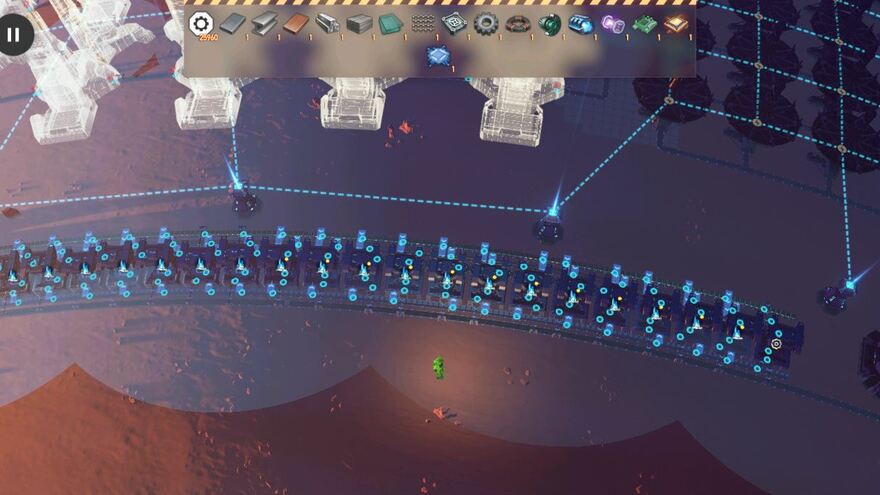Image resolution: width=880 pixels, height=495 pixels.
Task: Select the copper plate item
Action: 296,23
